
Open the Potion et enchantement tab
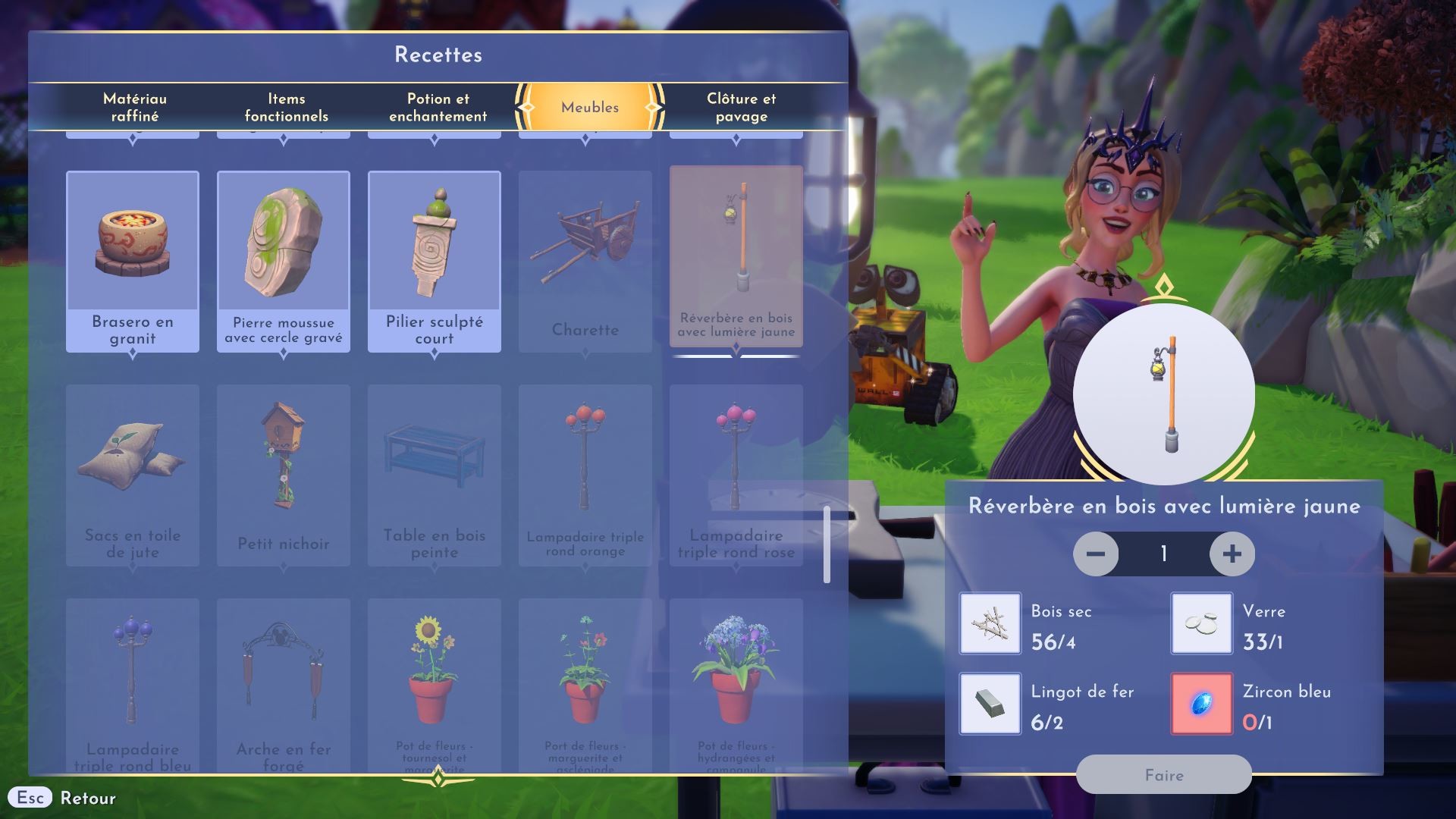pyautogui.click(x=436, y=106)
